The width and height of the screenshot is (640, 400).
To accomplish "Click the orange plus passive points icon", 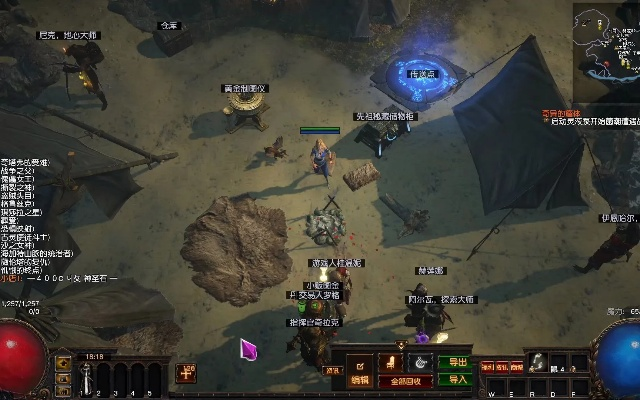I will point(186,372).
